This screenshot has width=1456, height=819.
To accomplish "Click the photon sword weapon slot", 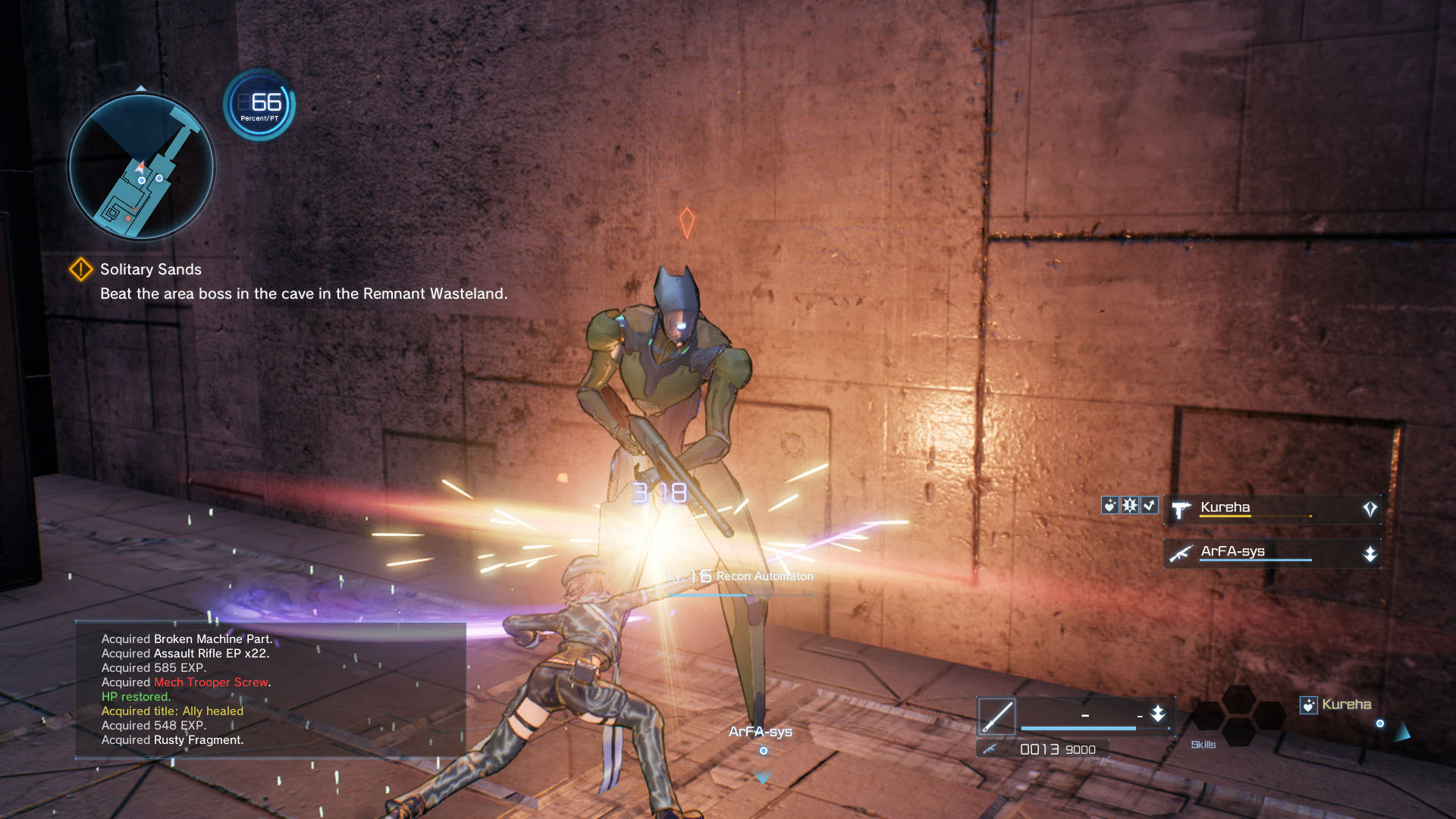I will click(996, 717).
